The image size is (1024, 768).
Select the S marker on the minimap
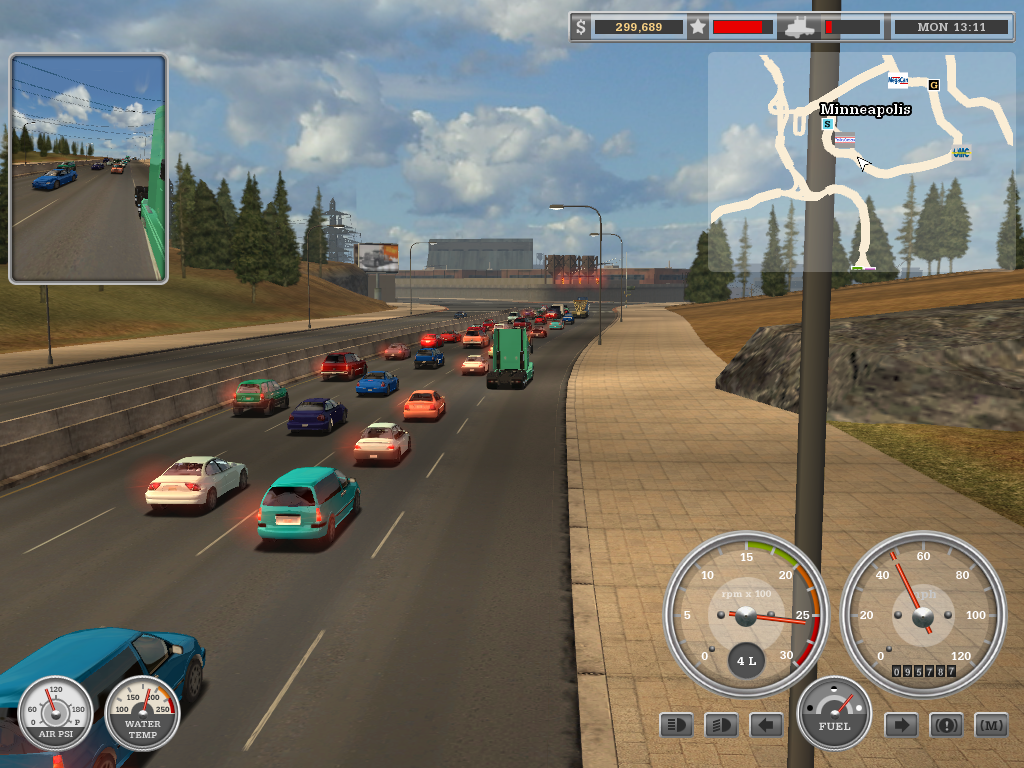[x=827, y=124]
